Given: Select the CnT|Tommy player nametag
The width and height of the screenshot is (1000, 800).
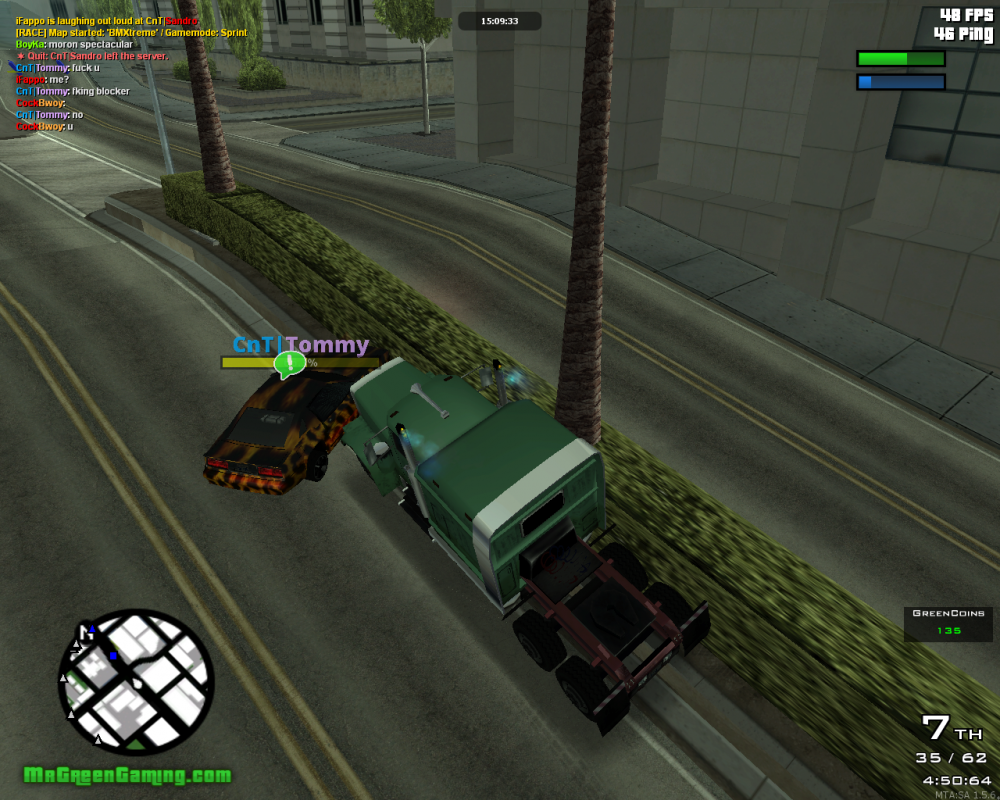Looking at the screenshot, I should [300, 345].
